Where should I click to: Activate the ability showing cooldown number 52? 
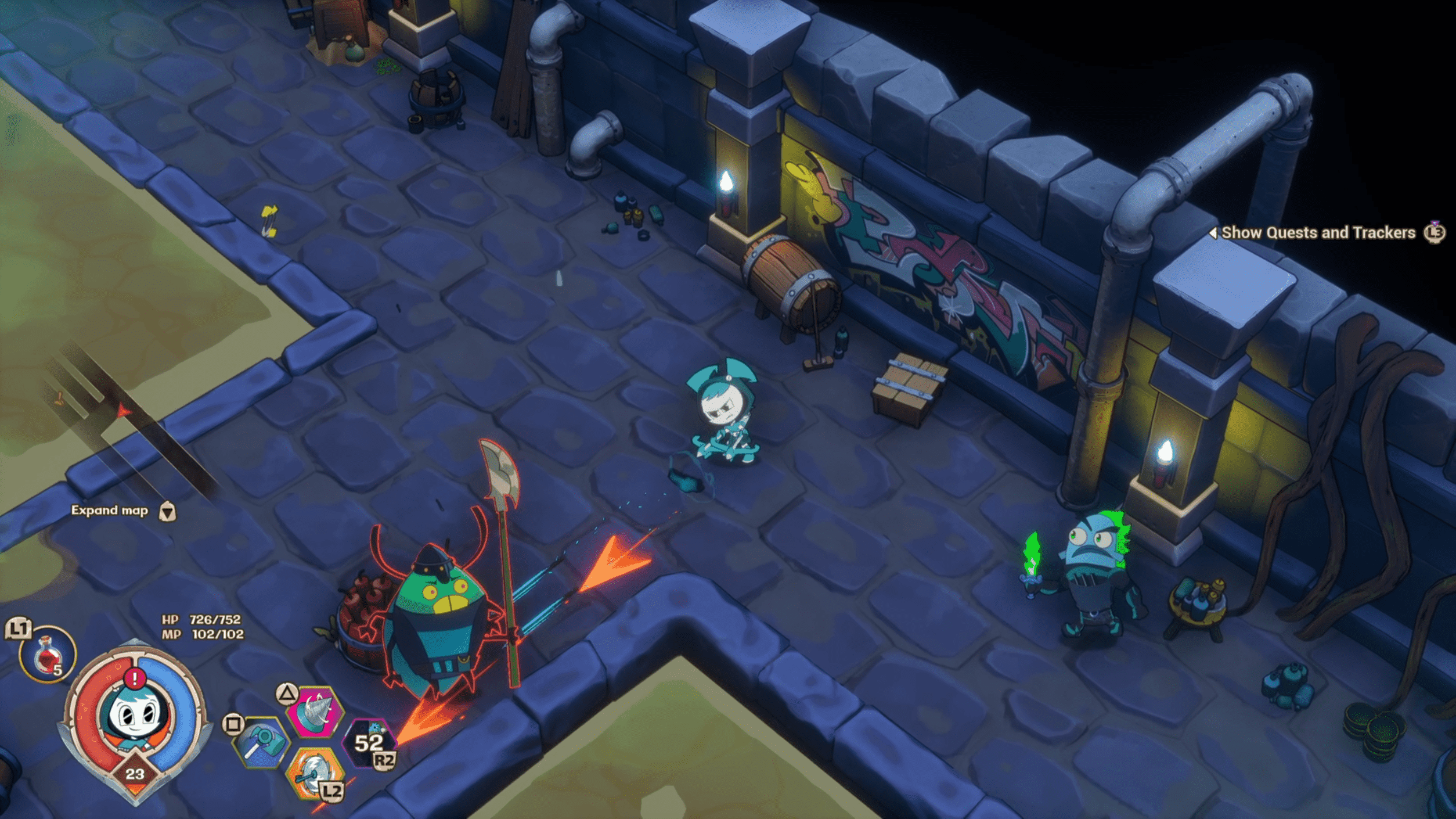pos(370,743)
